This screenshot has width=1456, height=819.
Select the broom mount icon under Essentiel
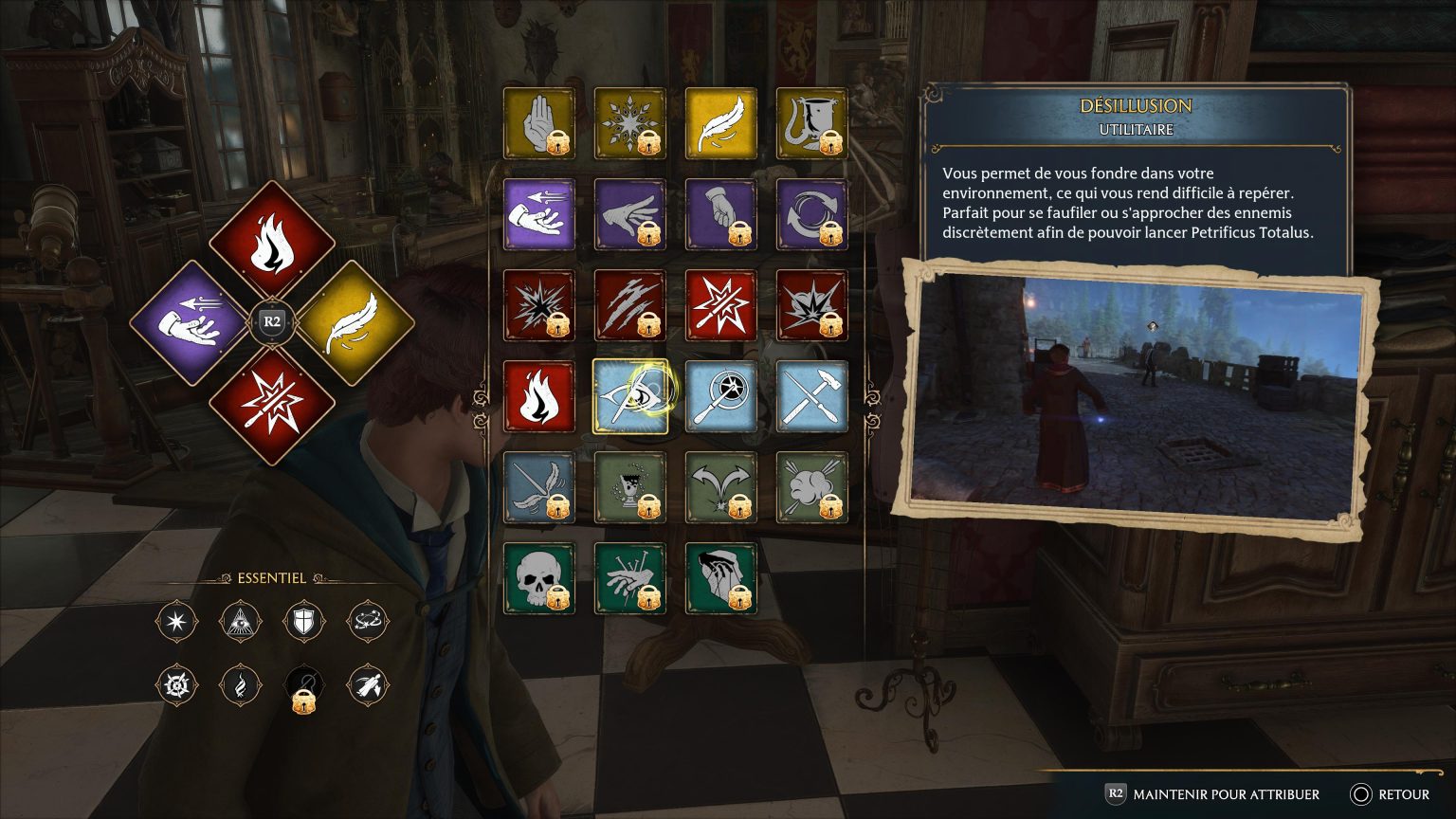tap(367, 685)
